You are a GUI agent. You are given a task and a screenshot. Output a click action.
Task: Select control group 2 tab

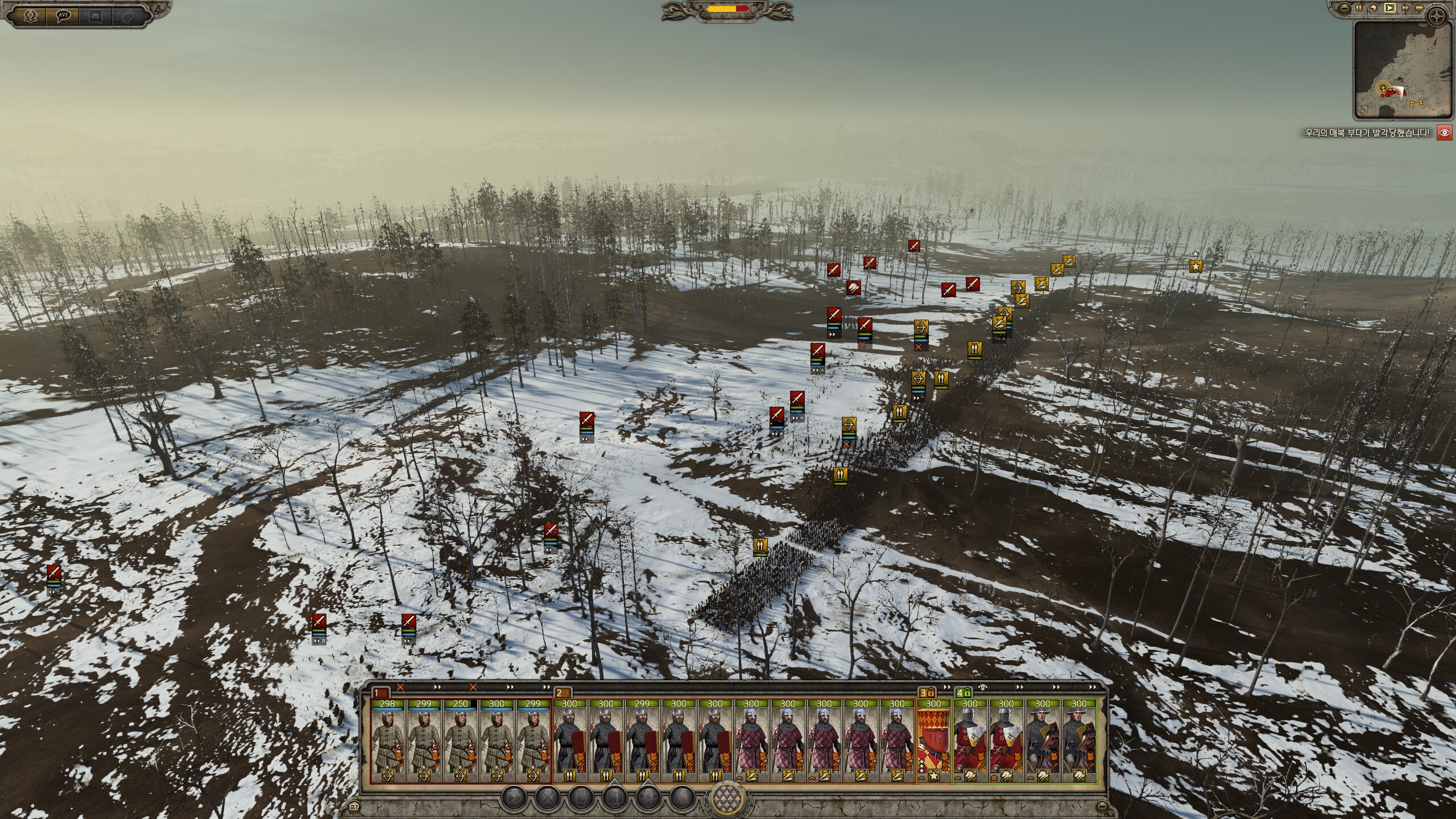562,693
